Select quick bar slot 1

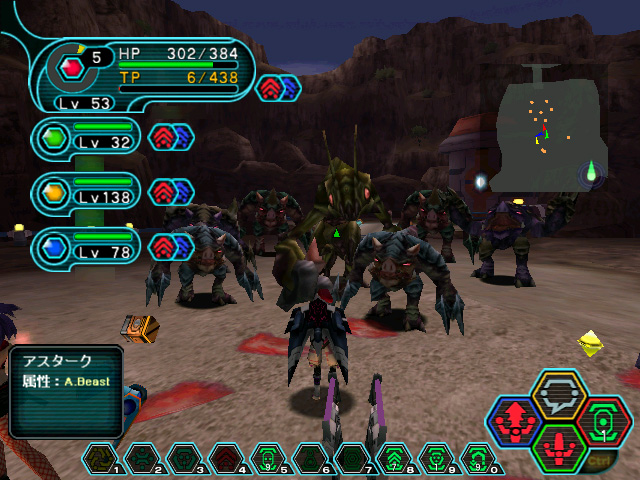(x=100, y=458)
